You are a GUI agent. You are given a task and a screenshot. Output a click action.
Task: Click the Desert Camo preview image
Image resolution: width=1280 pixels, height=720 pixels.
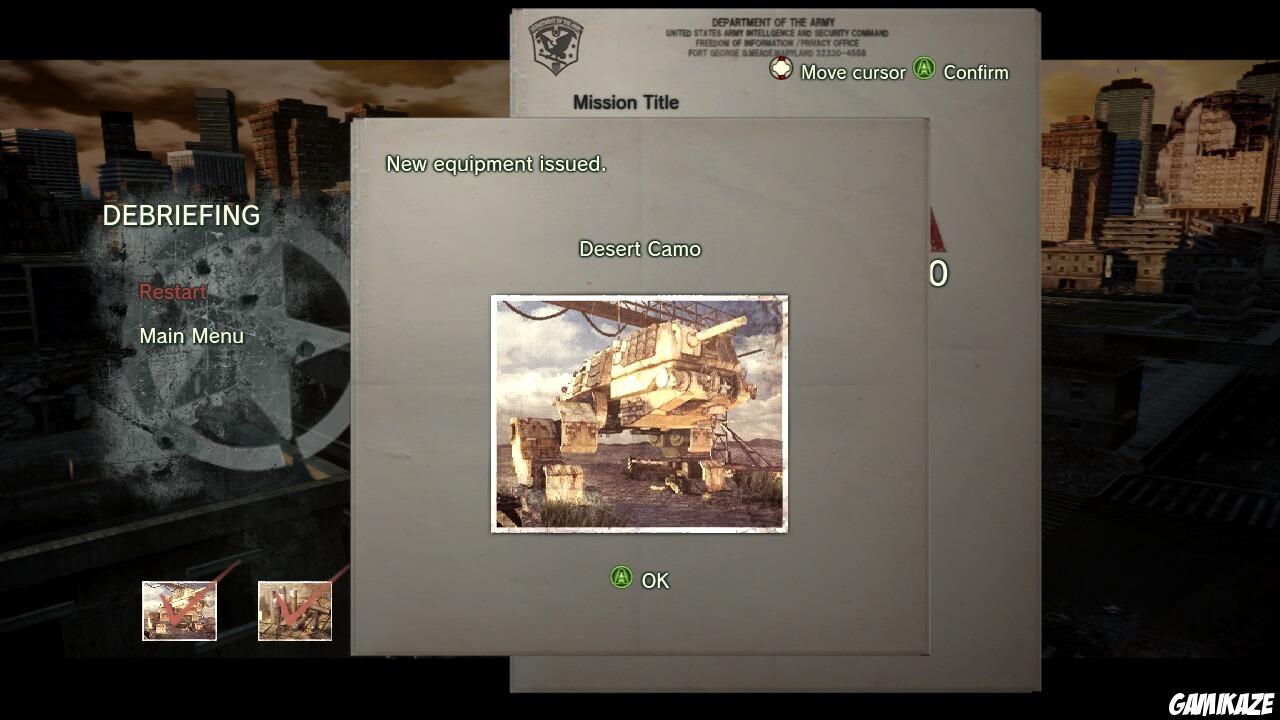pyautogui.click(x=639, y=414)
